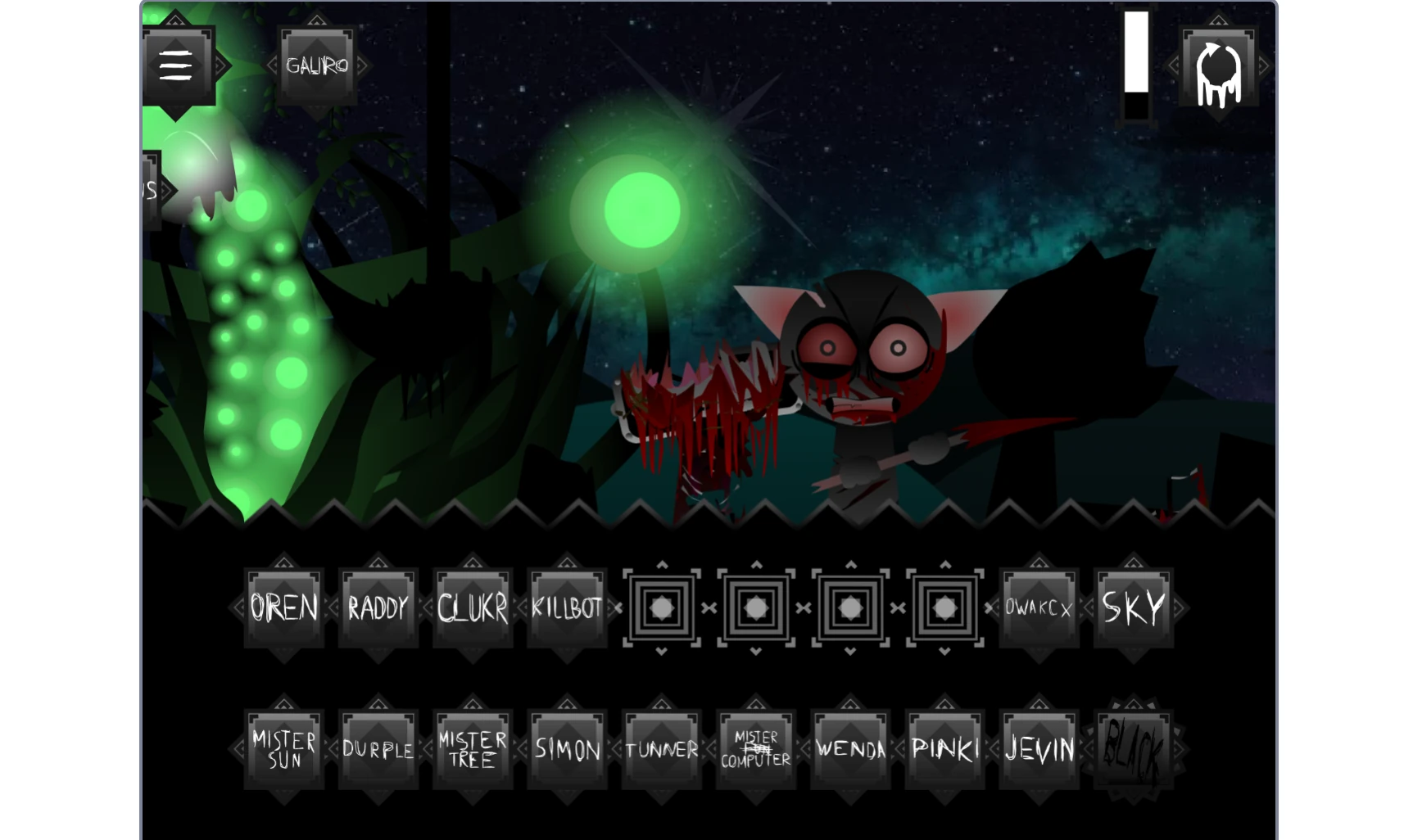Viewport: 1404px width, 840px height.
Task: Toggle the fourth empty sound slot
Action: pyautogui.click(x=944, y=607)
